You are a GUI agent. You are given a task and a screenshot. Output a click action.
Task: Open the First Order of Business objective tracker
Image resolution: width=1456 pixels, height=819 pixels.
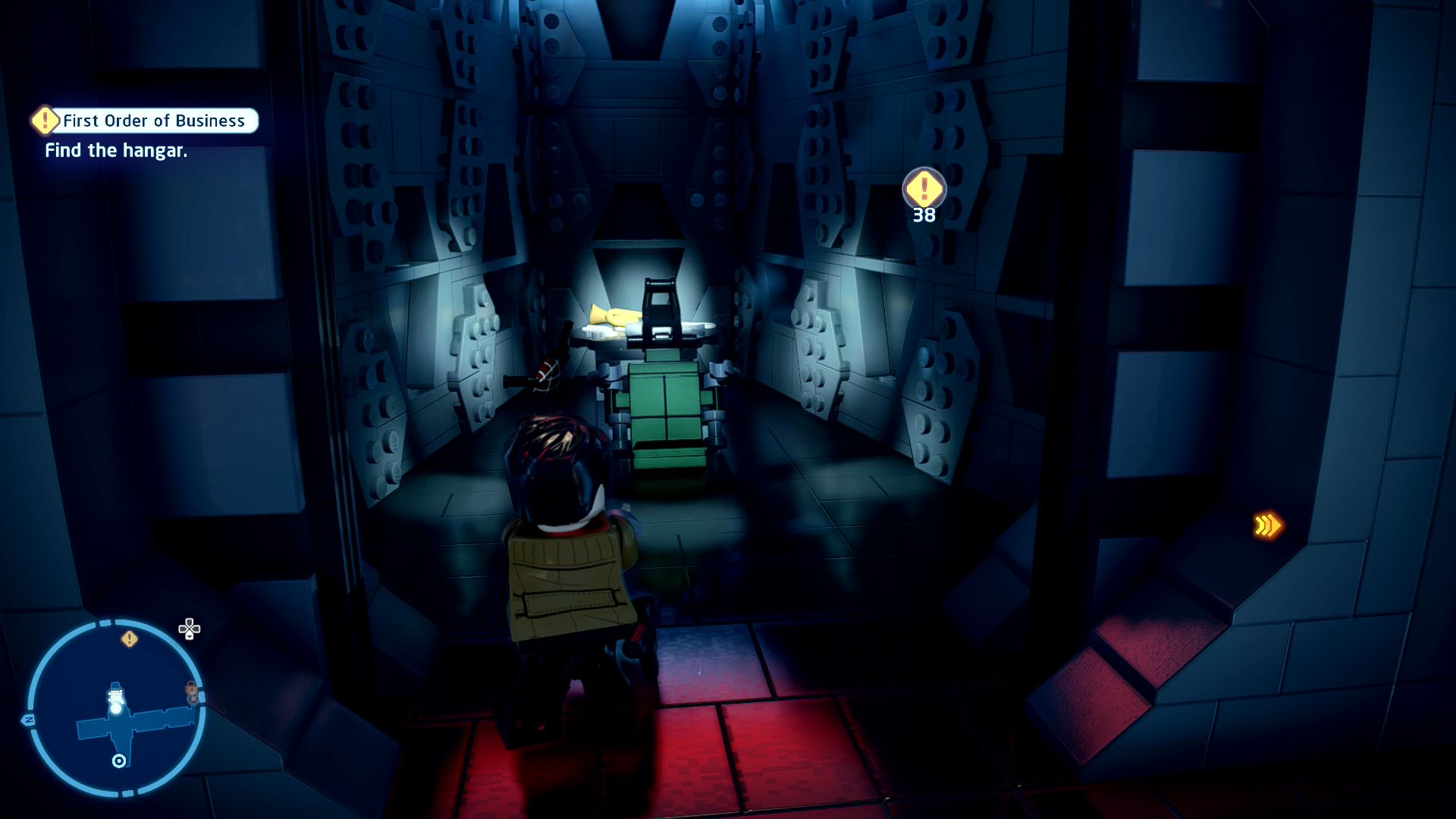pos(146,121)
